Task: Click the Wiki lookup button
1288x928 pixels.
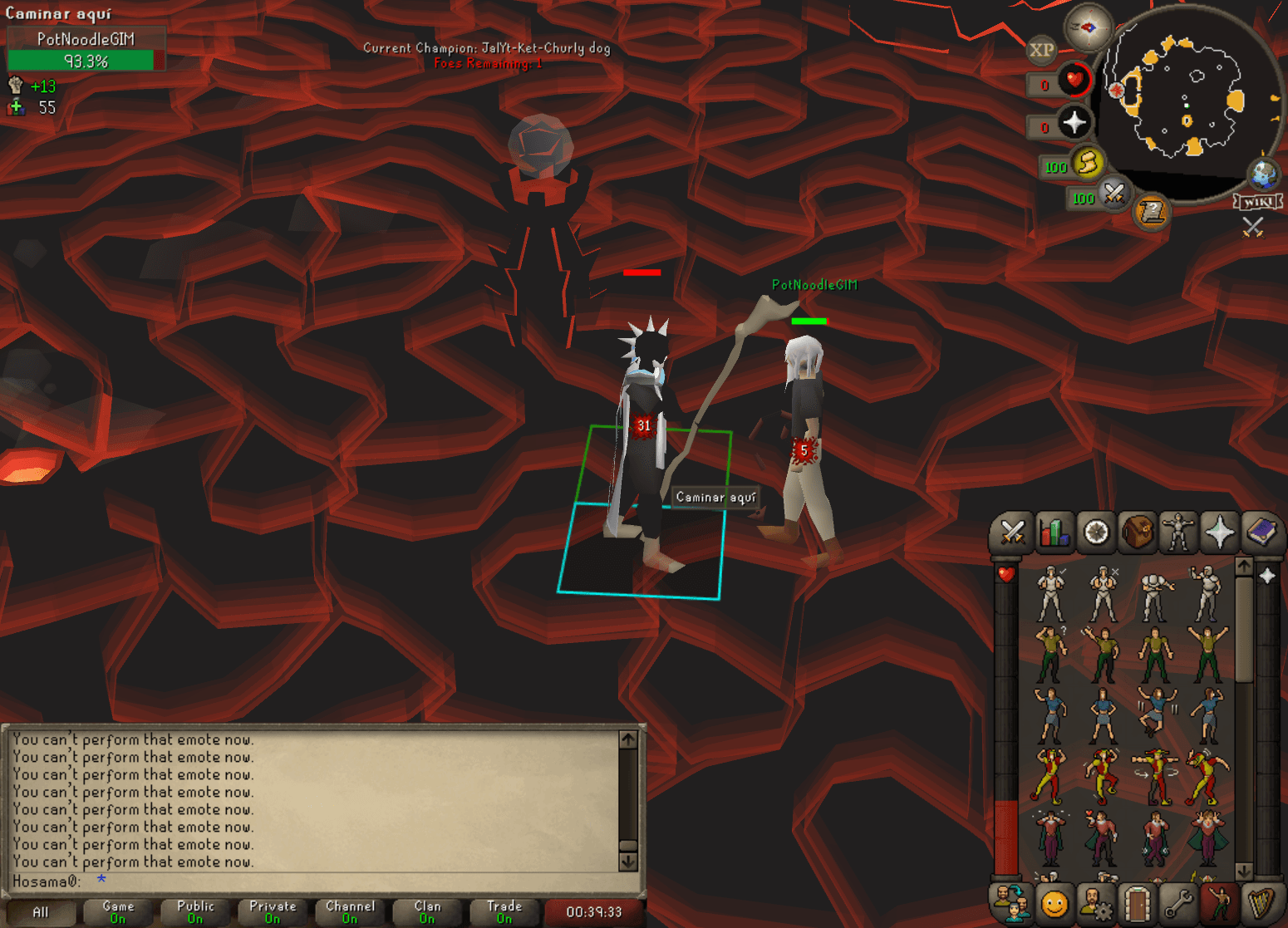Action: (1258, 202)
